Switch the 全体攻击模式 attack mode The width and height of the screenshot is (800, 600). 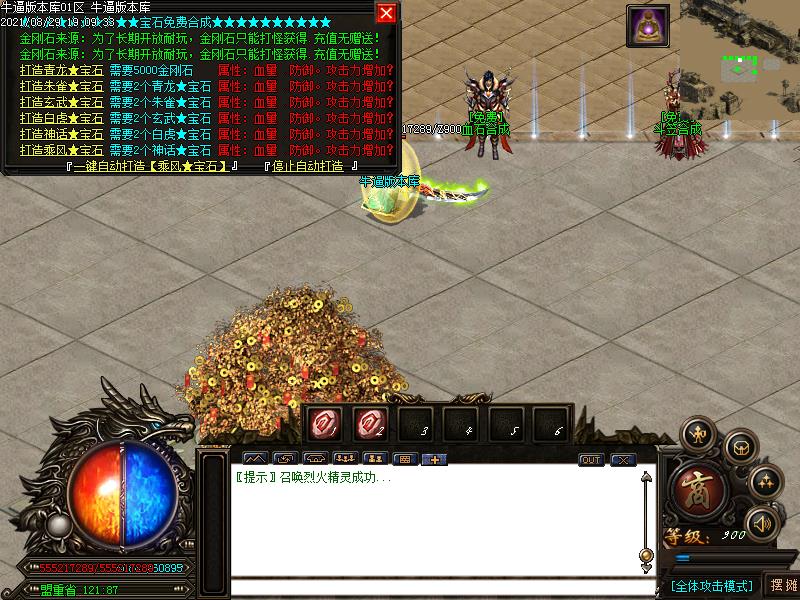tap(711, 585)
